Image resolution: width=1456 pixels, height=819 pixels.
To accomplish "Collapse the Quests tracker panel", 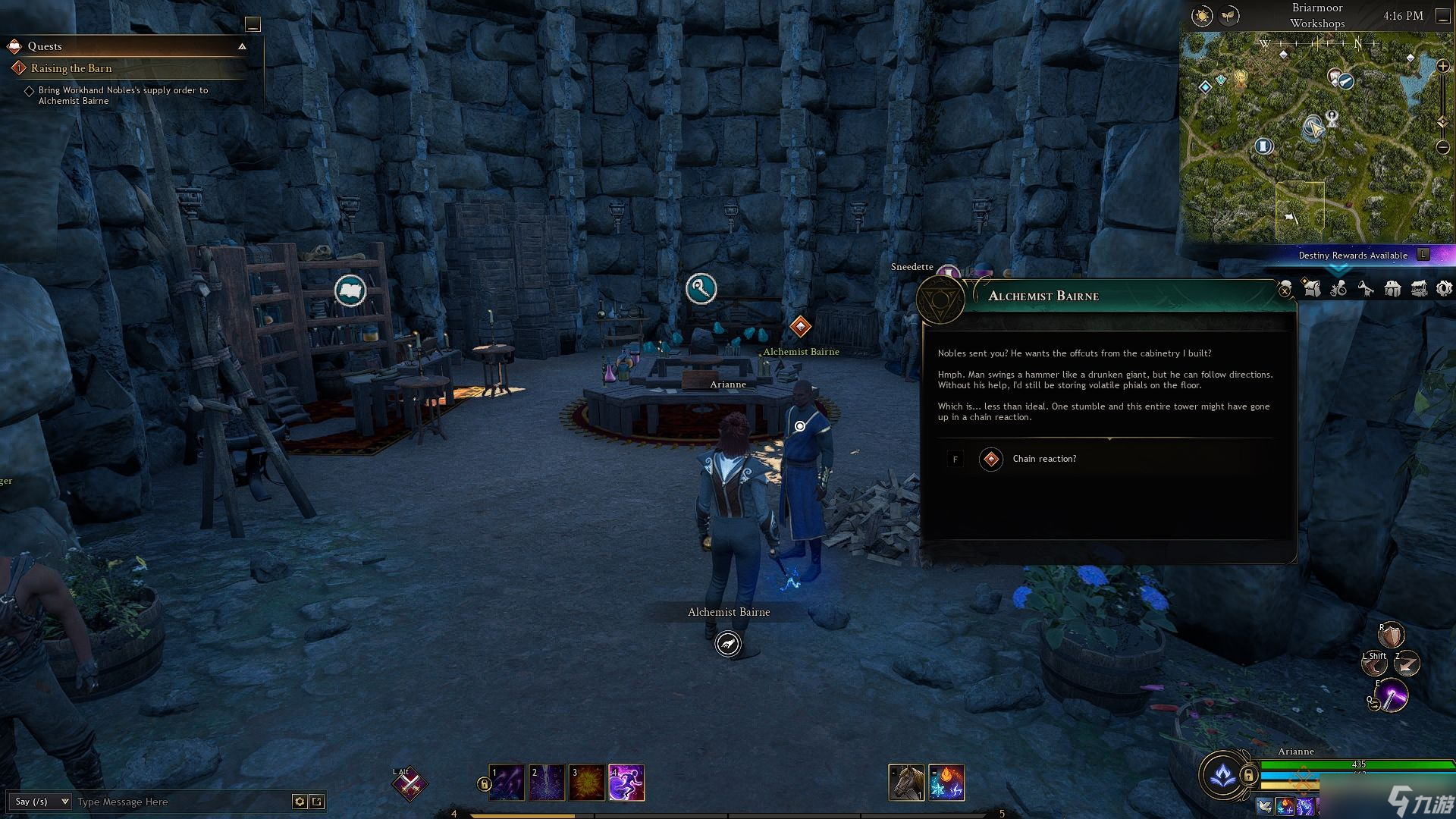I will pos(242,46).
